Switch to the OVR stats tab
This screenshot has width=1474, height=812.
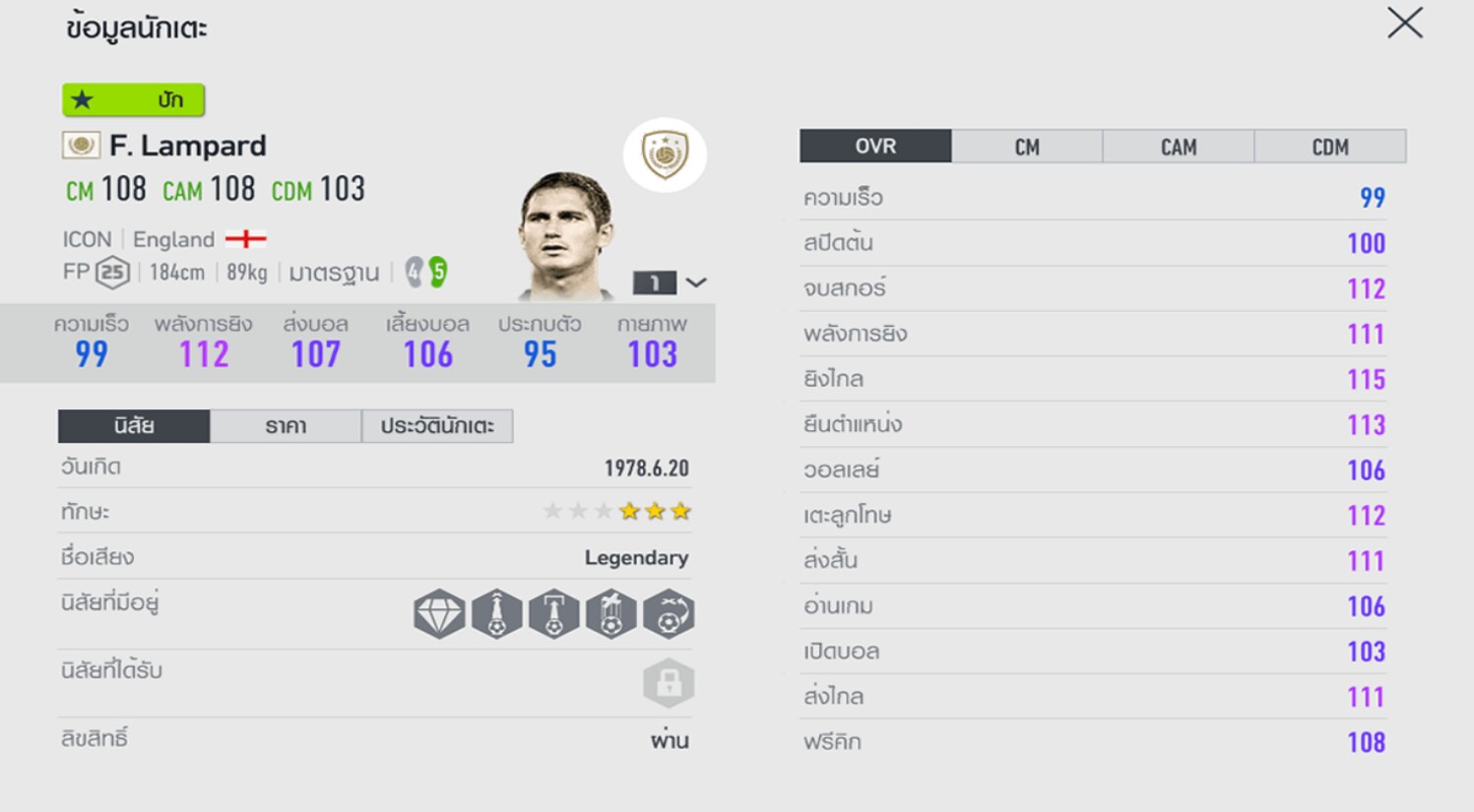(875, 147)
